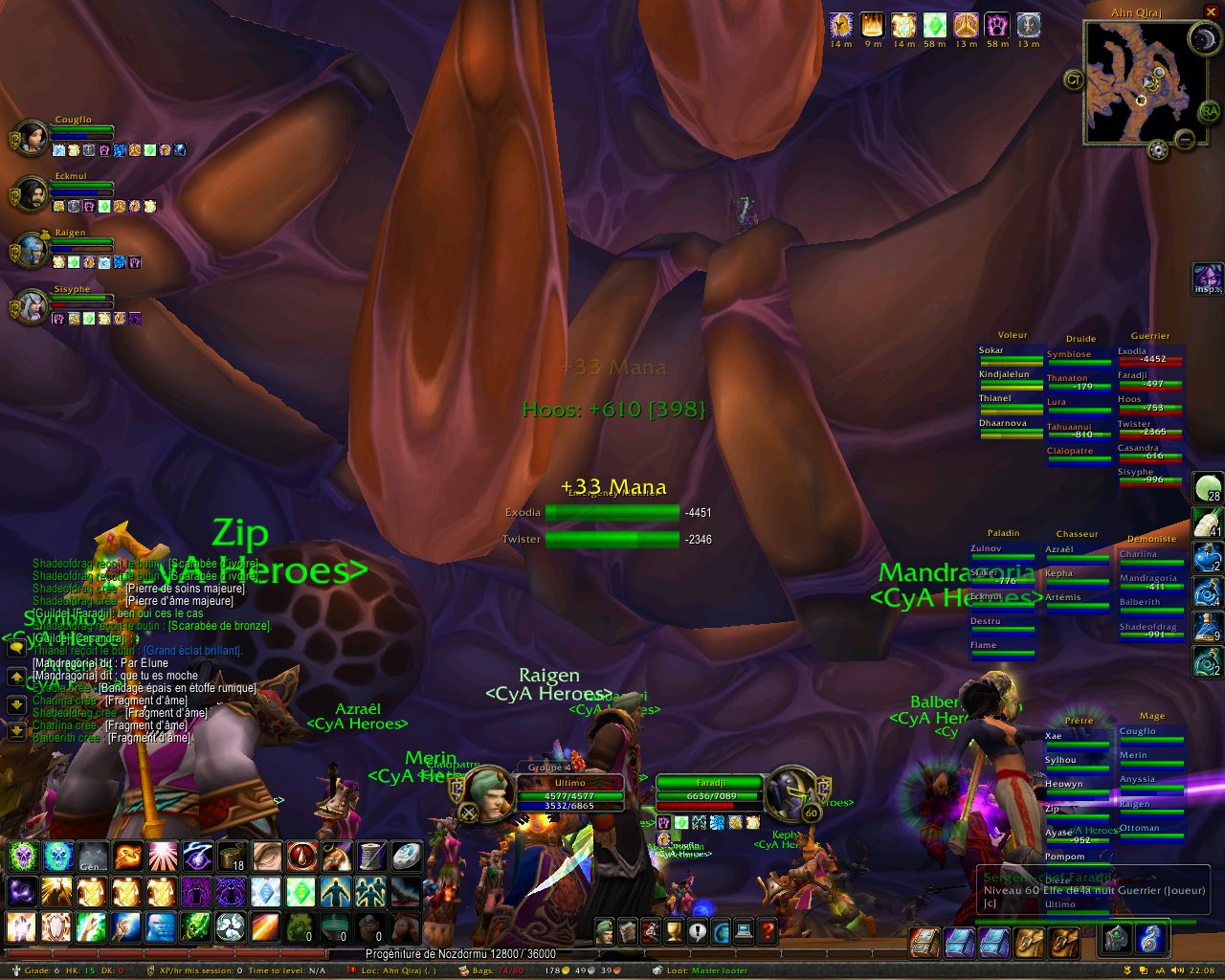Click the insp. purple face icon

[x=1207, y=279]
